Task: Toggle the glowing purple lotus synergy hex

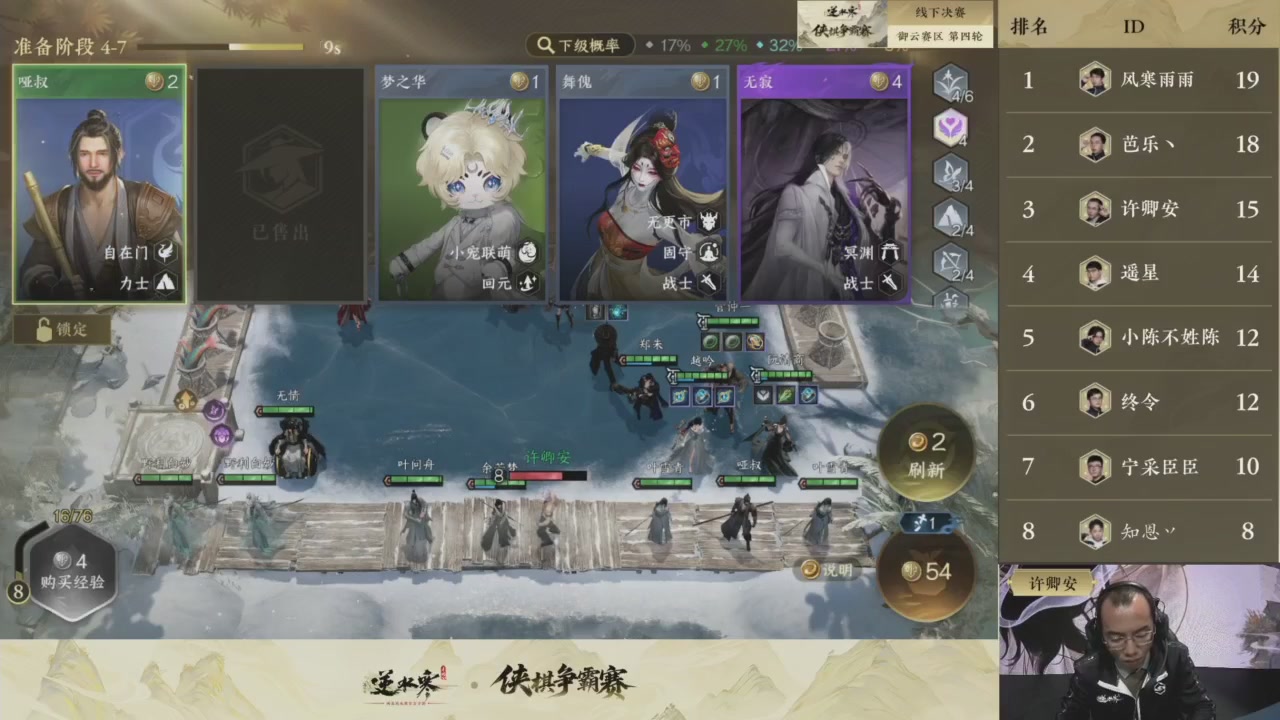Action: 949,128
